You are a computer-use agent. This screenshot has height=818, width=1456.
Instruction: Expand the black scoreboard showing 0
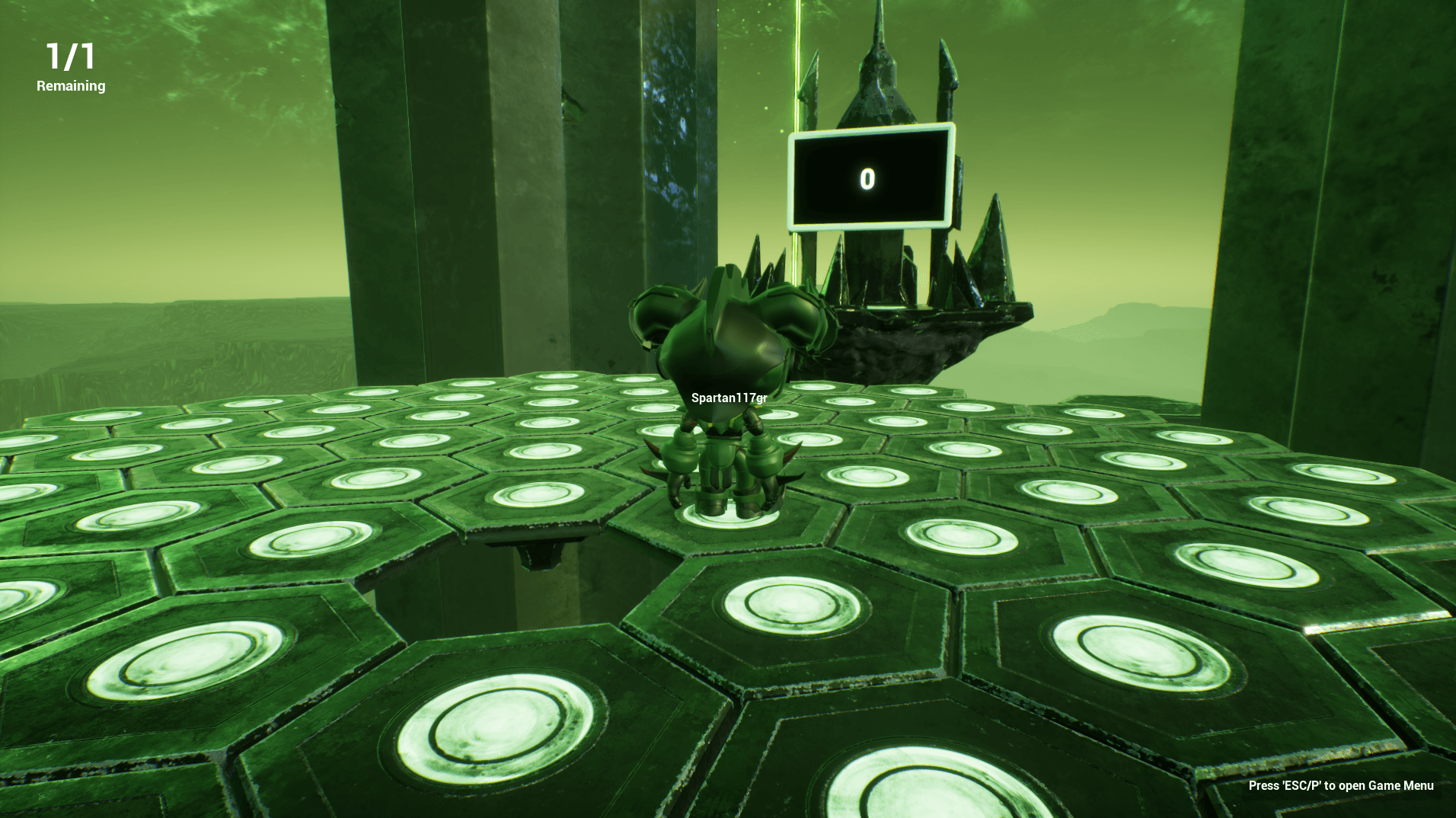868,177
